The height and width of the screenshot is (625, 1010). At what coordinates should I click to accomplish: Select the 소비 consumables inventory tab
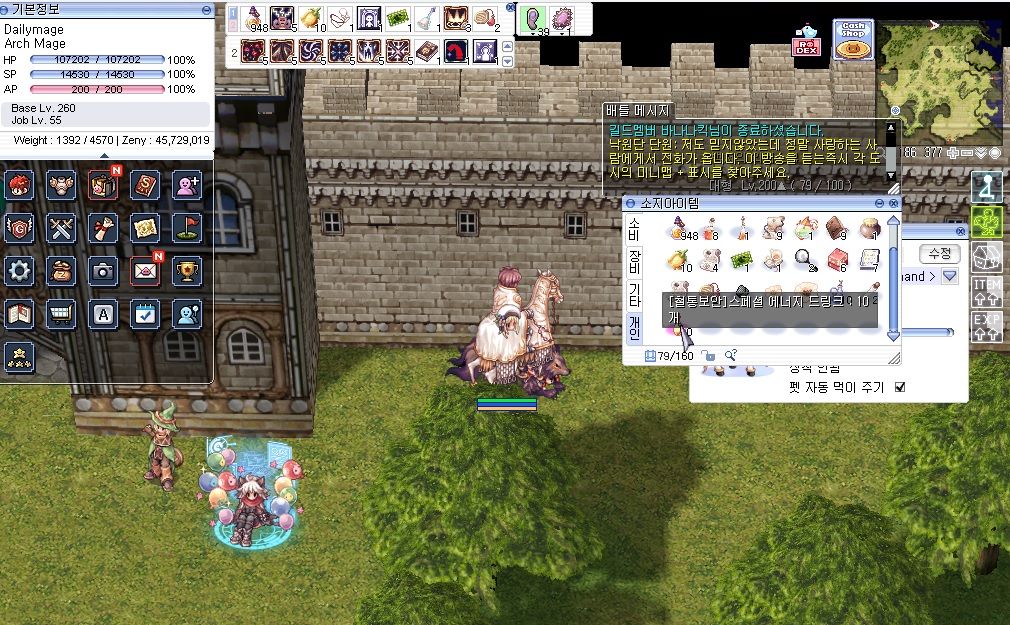[x=634, y=229]
